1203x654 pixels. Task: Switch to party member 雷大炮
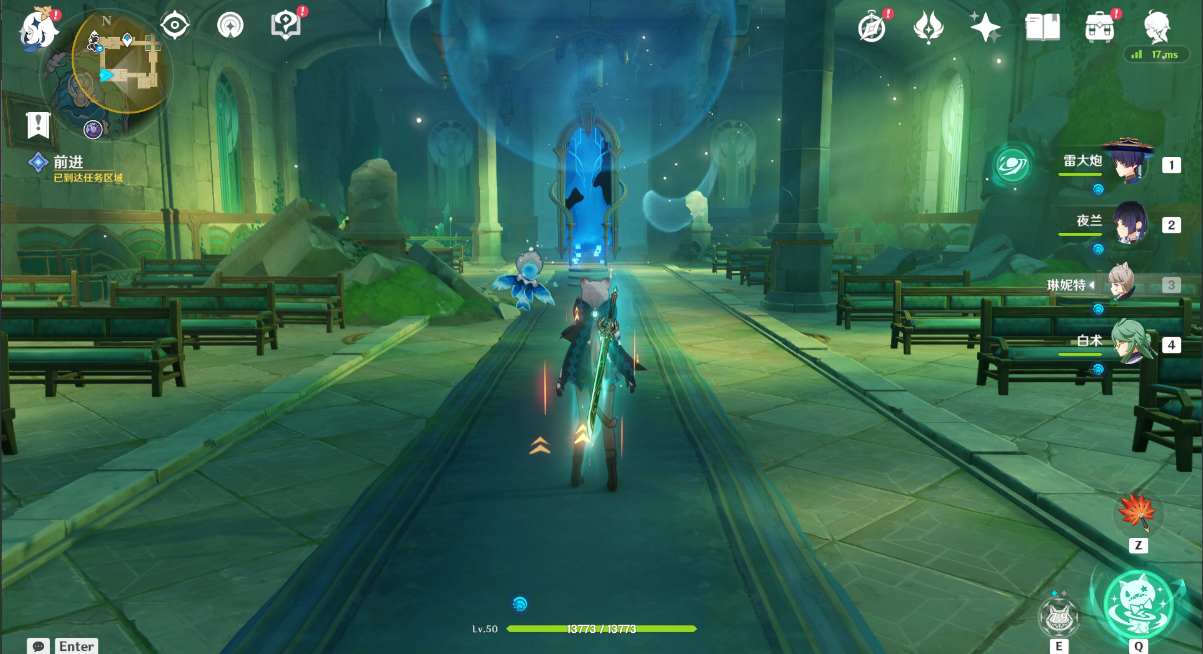coord(1127,163)
